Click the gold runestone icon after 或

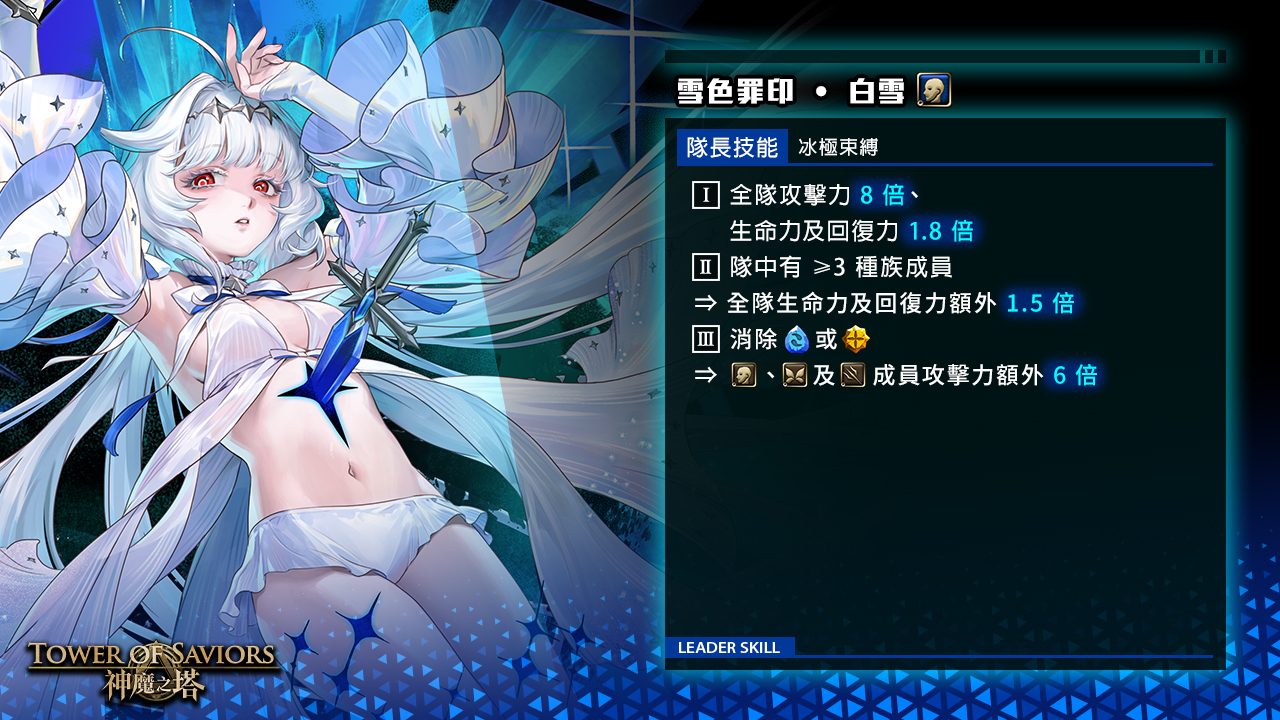855,339
